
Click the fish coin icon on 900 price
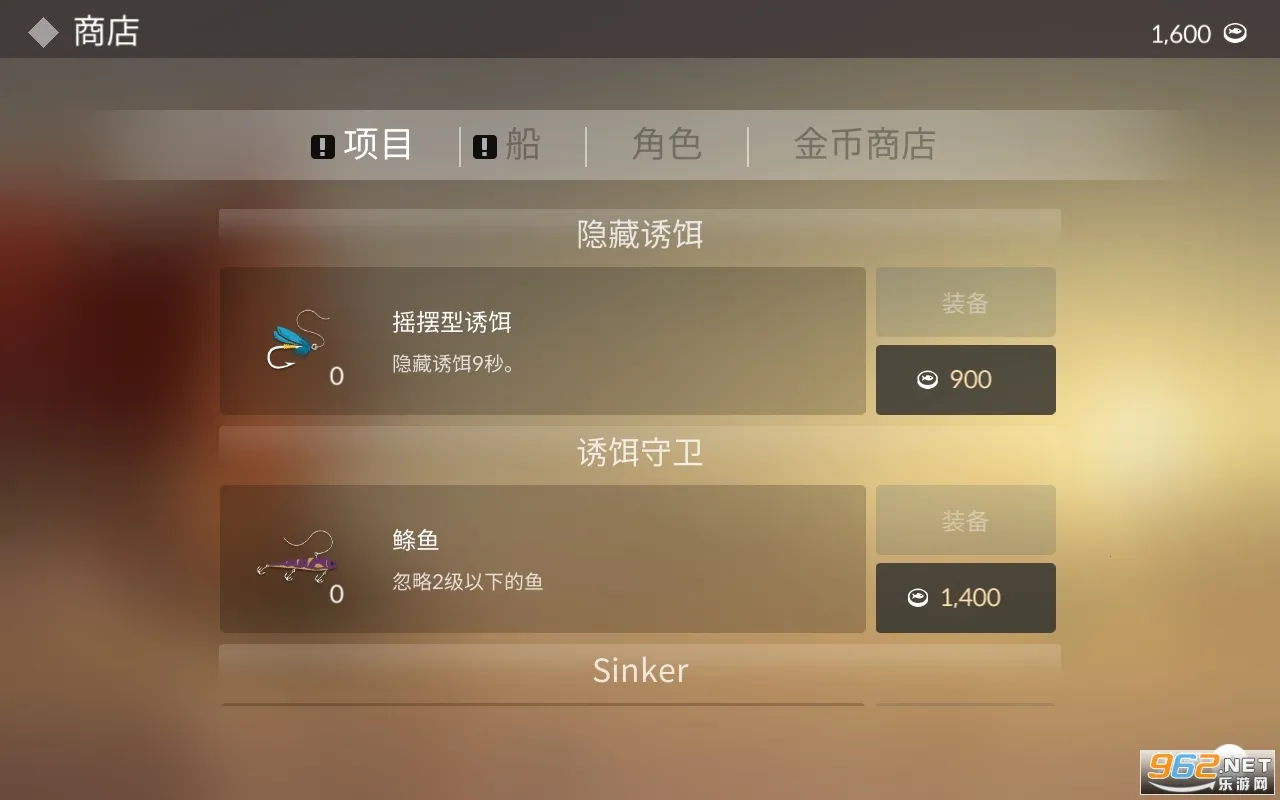click(929, 379)
